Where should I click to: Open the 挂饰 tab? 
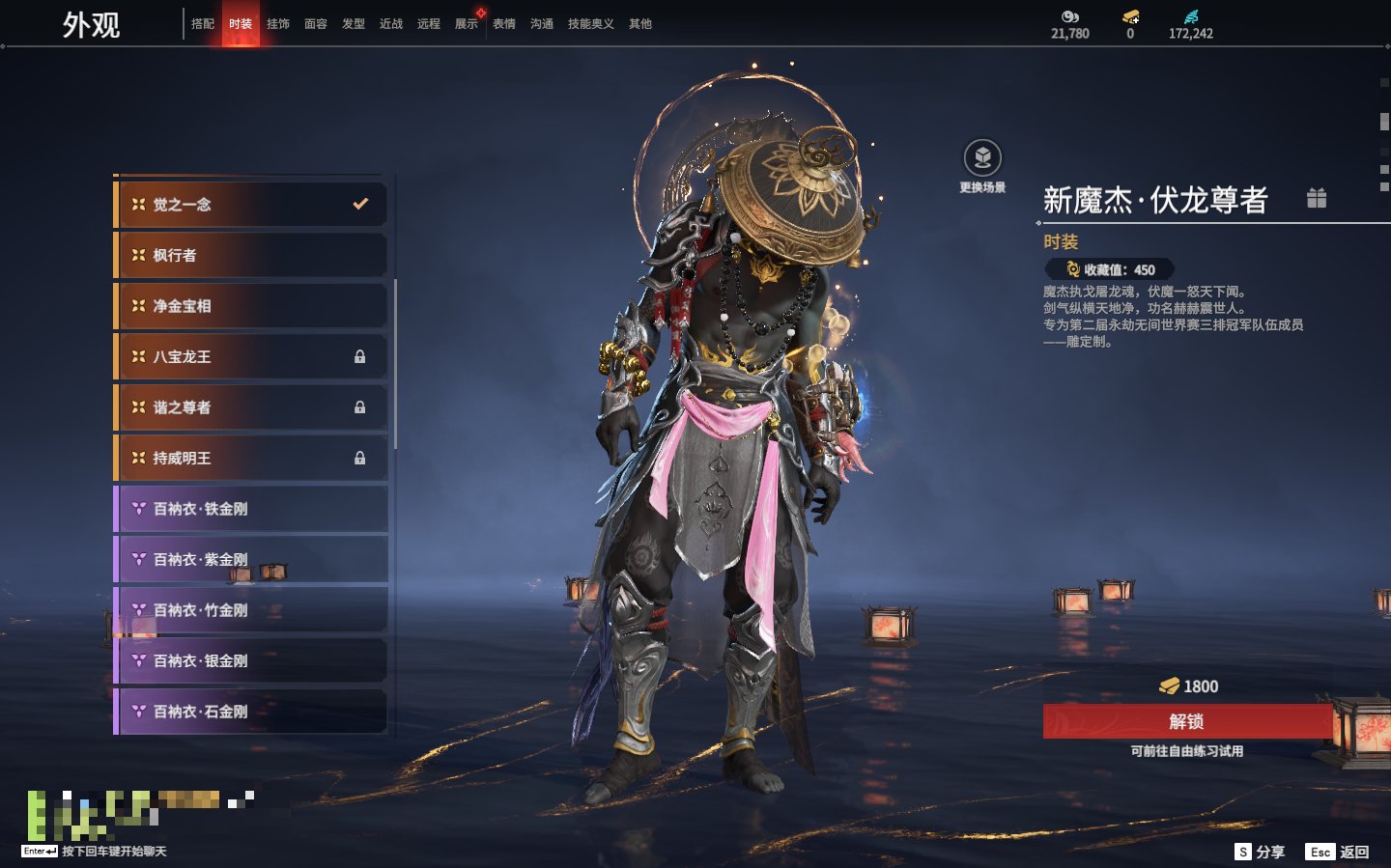pos(278,24)
